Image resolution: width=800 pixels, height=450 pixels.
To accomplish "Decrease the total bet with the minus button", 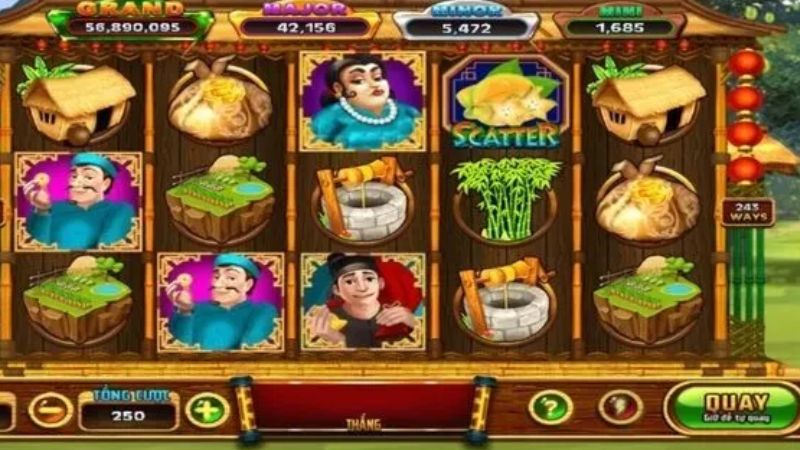I will coord(49,409).
